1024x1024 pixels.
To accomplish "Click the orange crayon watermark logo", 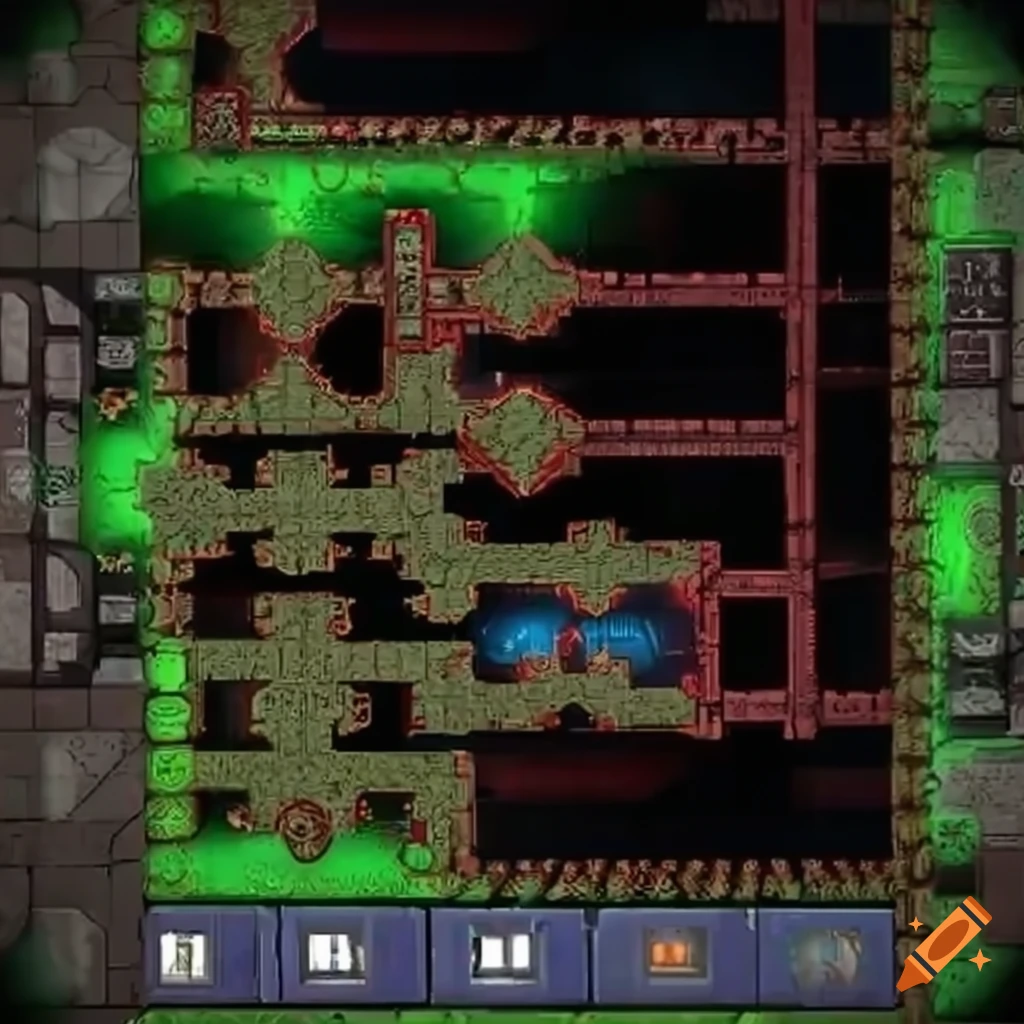I will (944, 945).
